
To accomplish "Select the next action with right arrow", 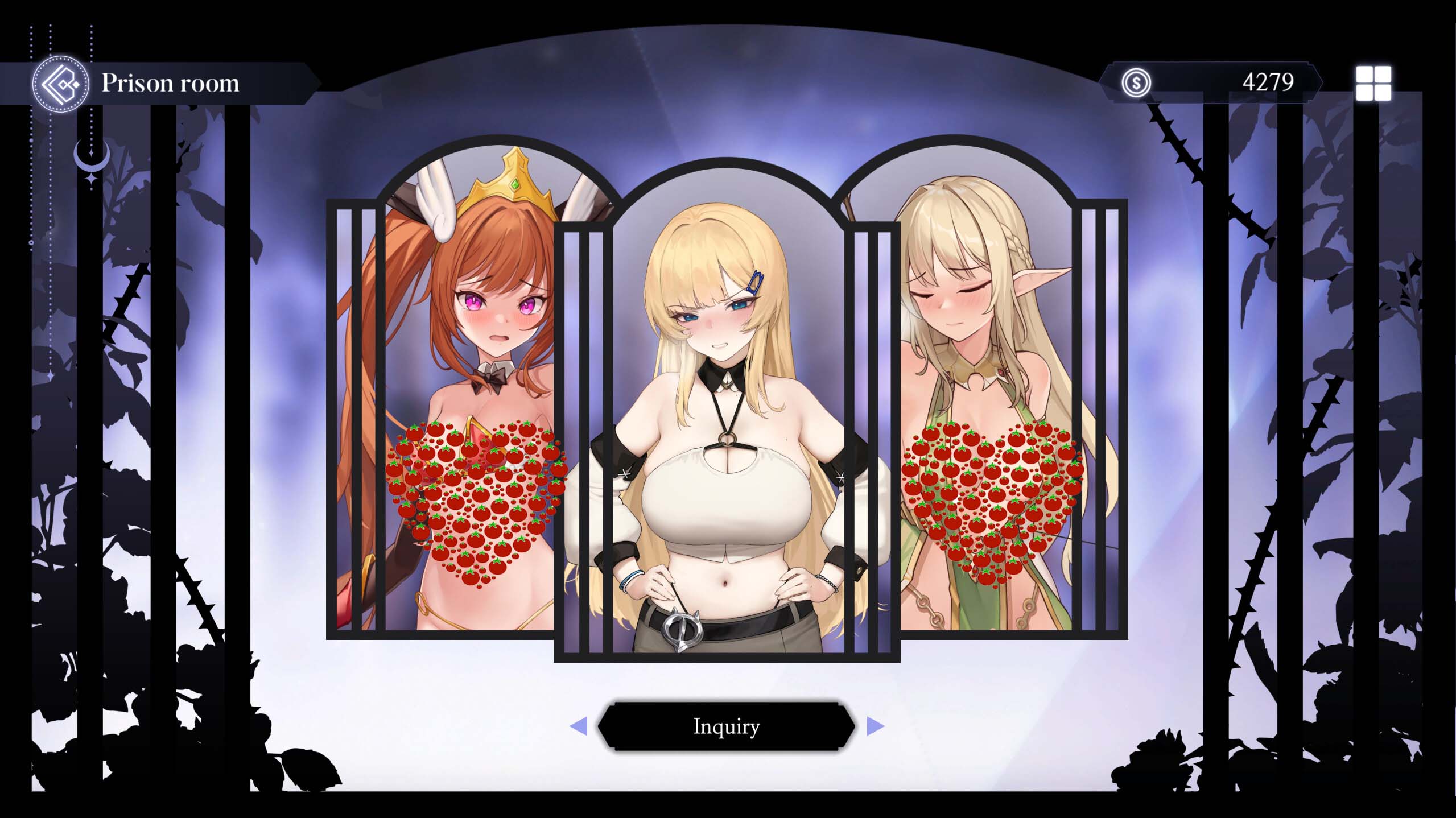I will (x=875, y=726).
